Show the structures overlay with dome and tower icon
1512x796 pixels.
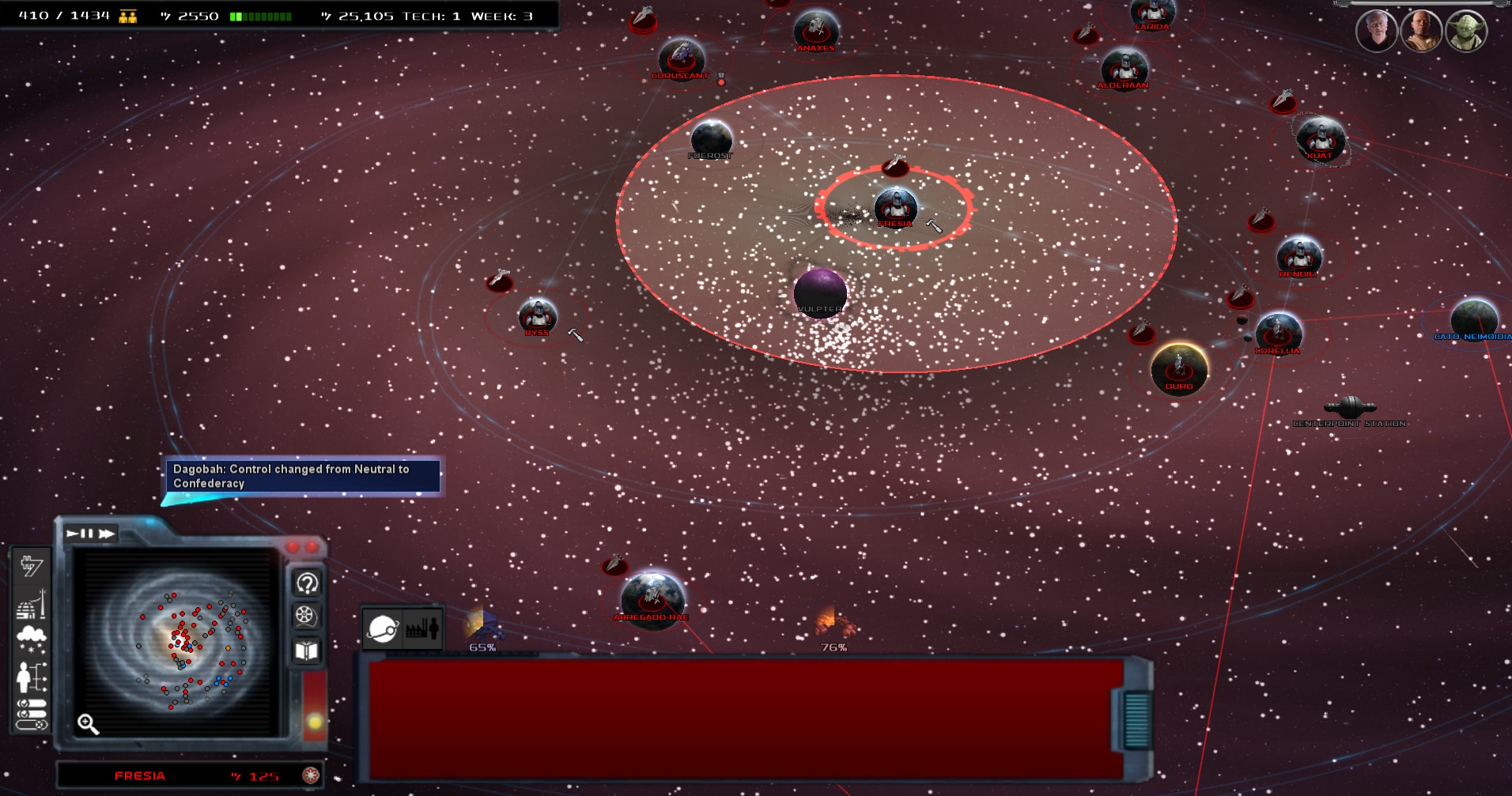(x=32, y=605)
